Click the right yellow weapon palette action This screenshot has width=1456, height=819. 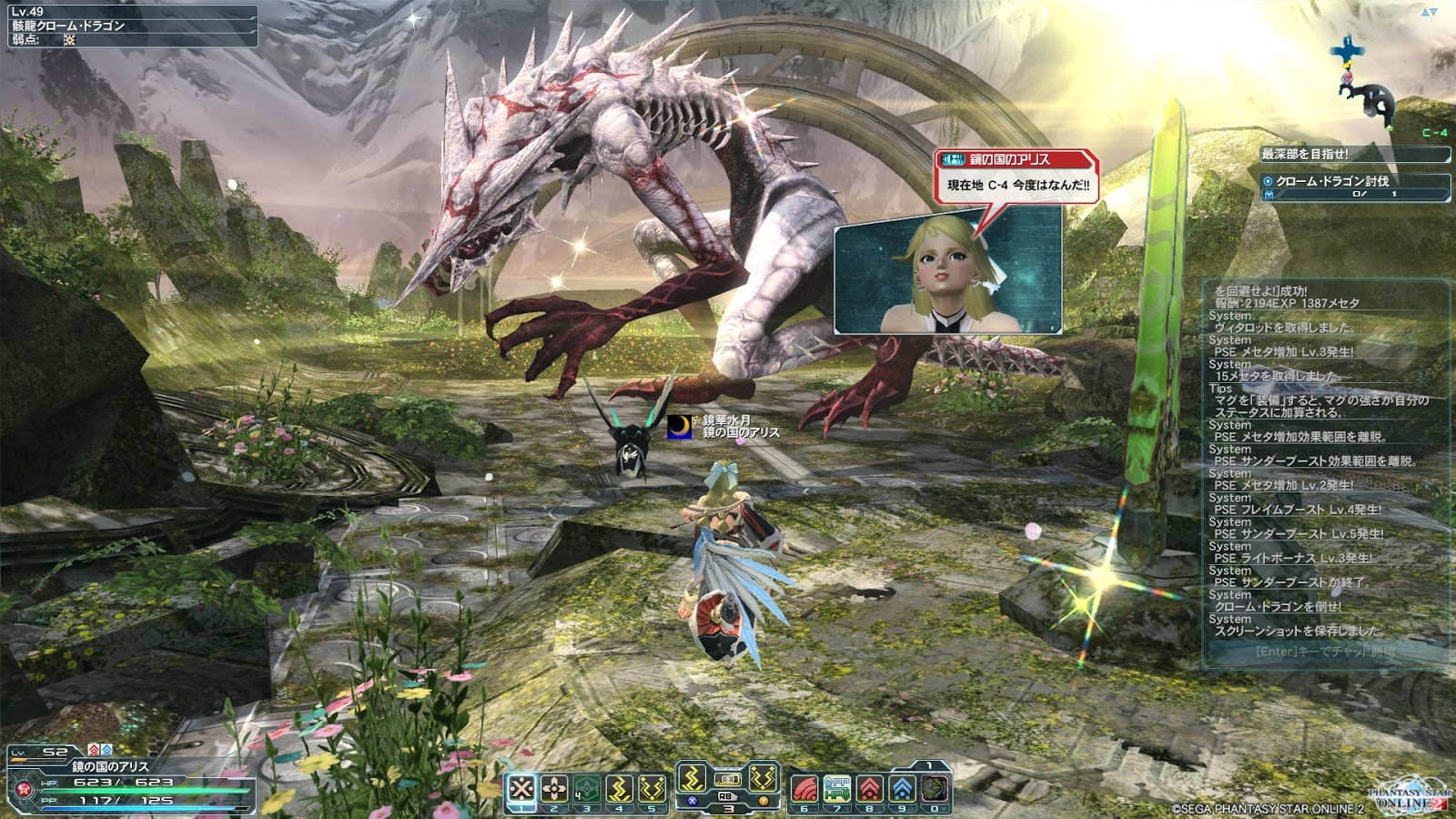(x=763, y=779)
